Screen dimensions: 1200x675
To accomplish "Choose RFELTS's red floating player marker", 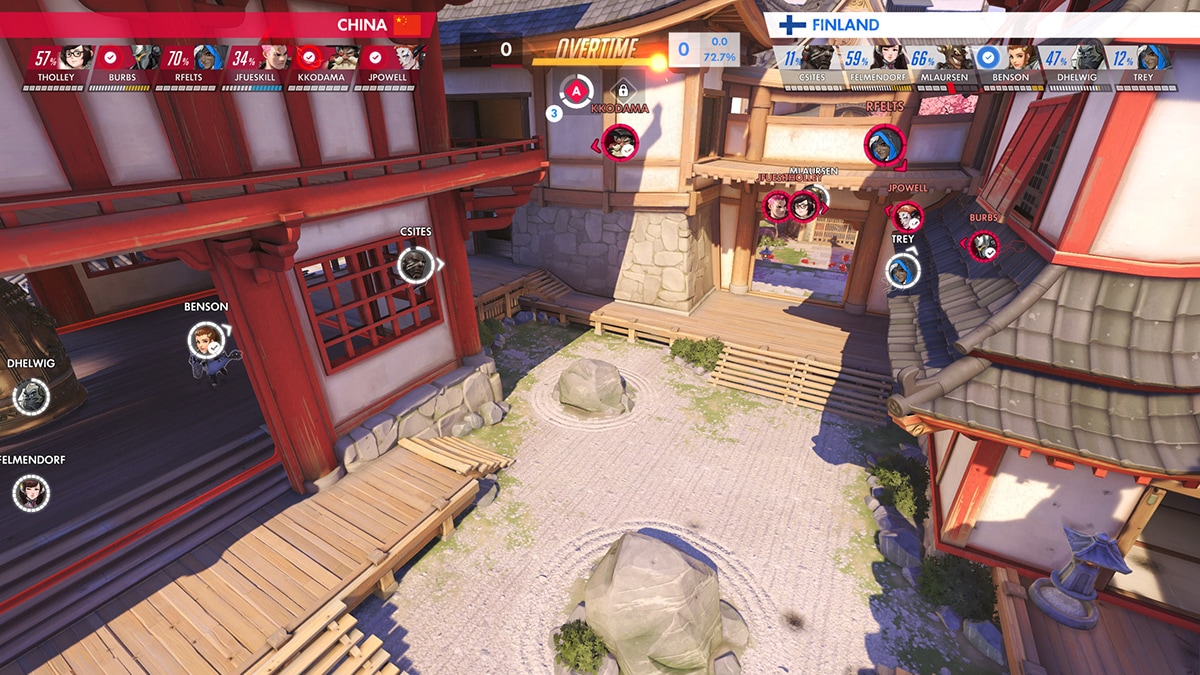I will point(883,143).
